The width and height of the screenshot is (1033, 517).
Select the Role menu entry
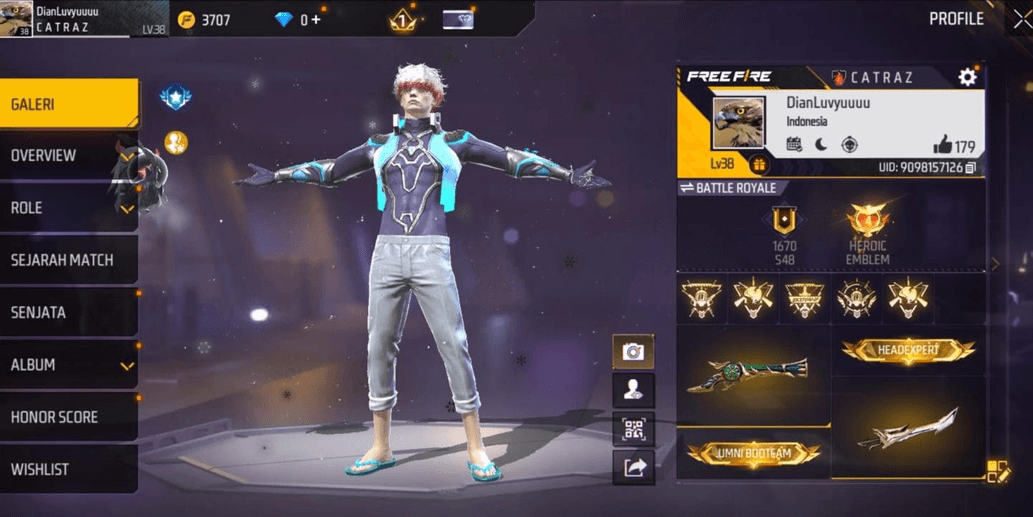point(68,208)
